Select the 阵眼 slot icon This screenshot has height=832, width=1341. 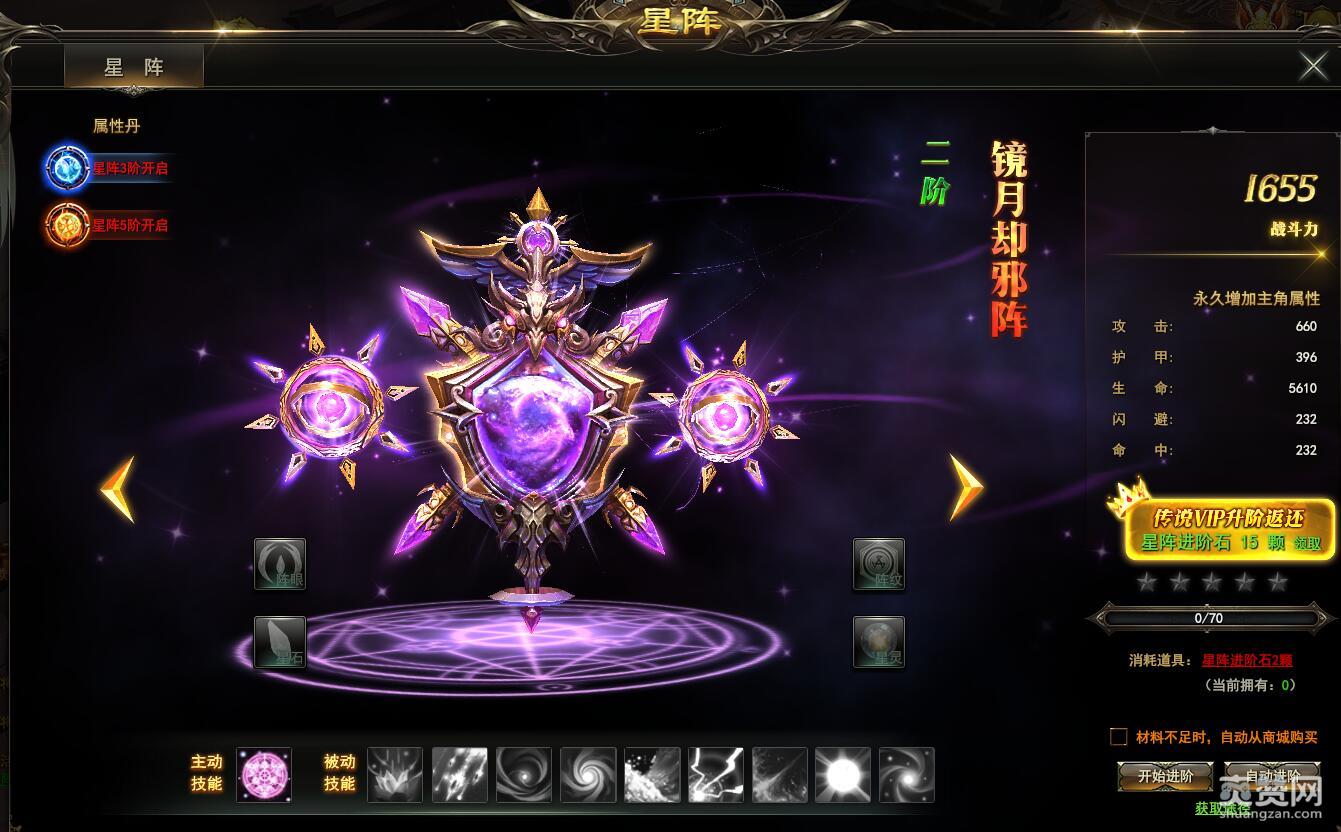(279, 563)
